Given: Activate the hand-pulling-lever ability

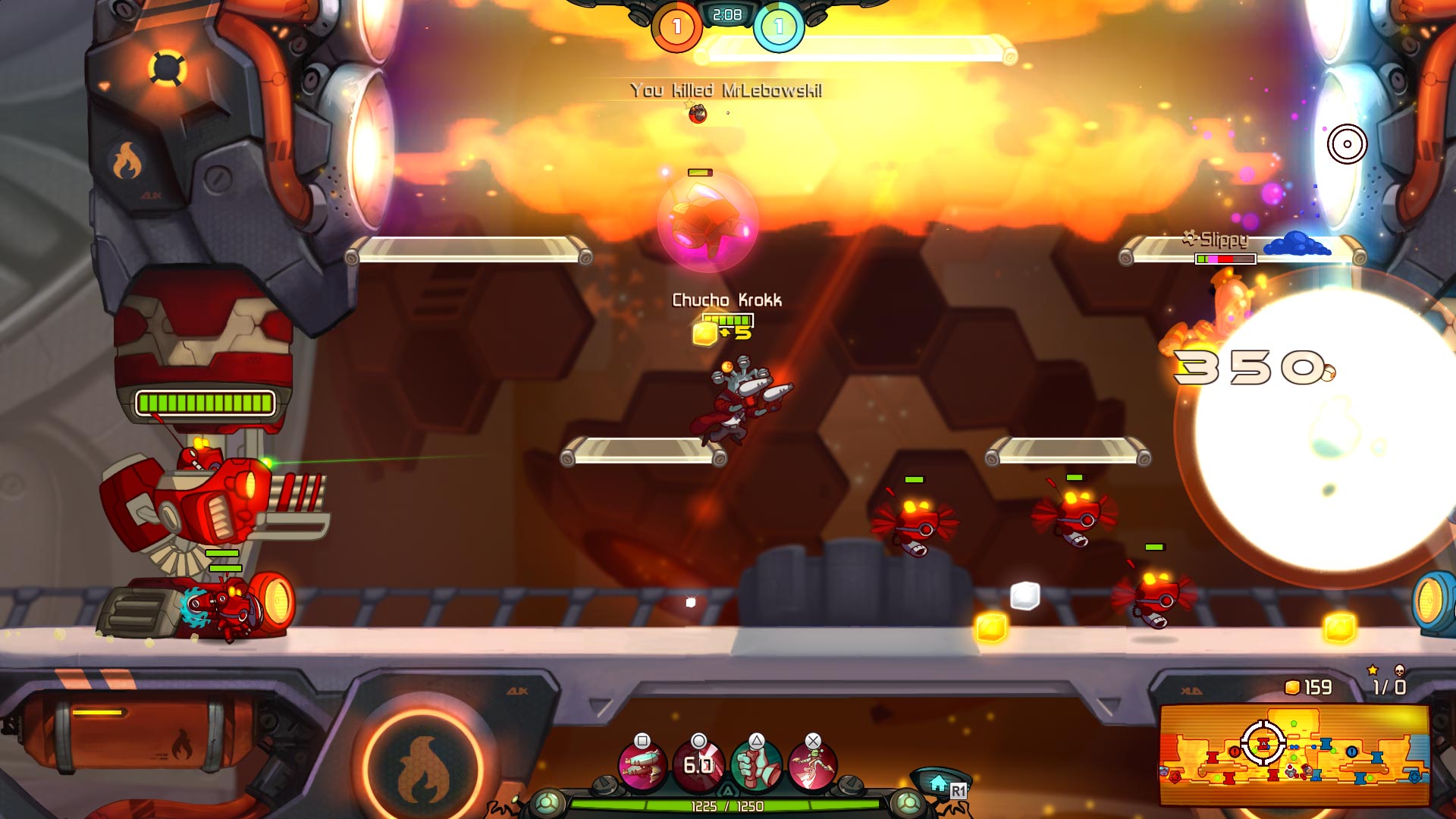Looking at the screenshot, I should (x=756, y=766).
